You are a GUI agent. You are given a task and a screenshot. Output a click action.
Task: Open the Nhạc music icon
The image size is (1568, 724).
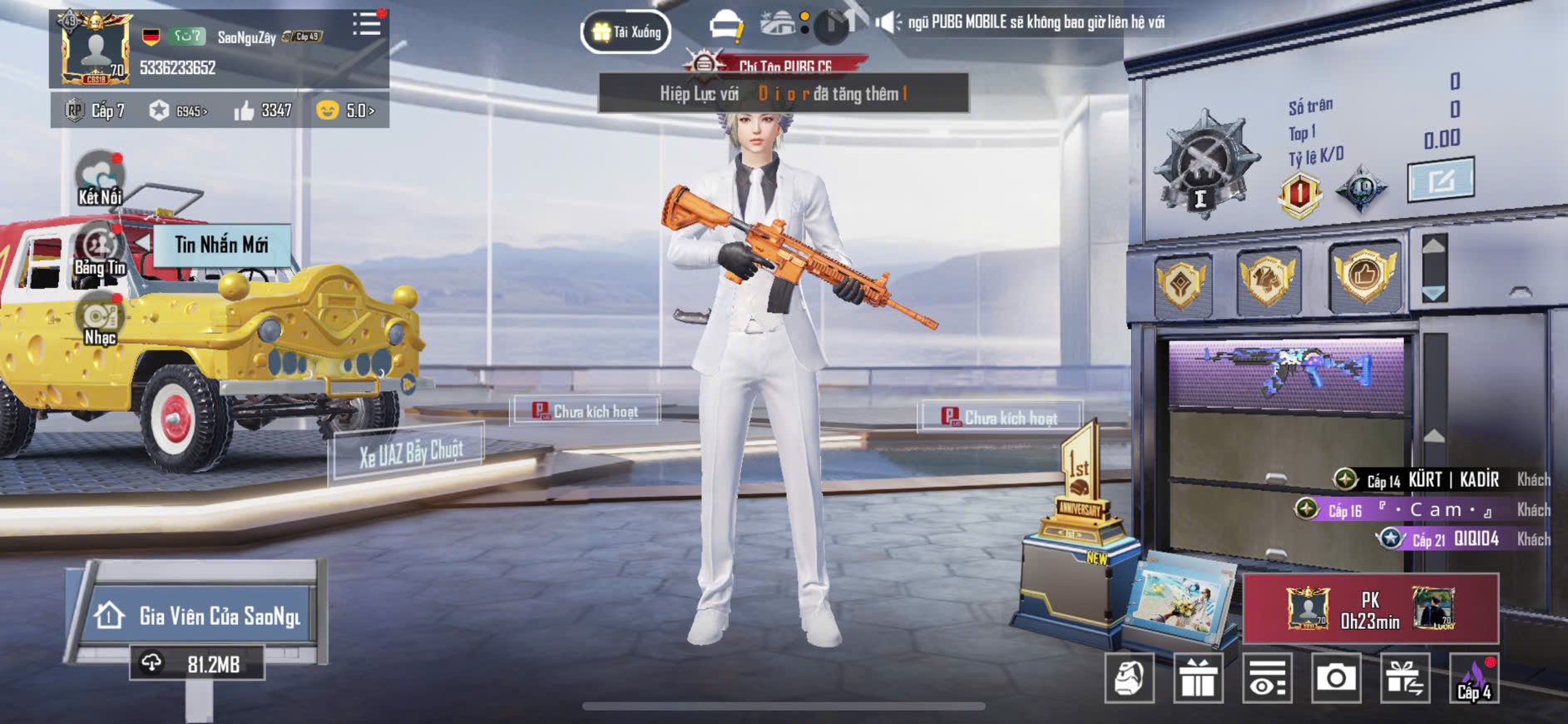click(x=100, y=320)
